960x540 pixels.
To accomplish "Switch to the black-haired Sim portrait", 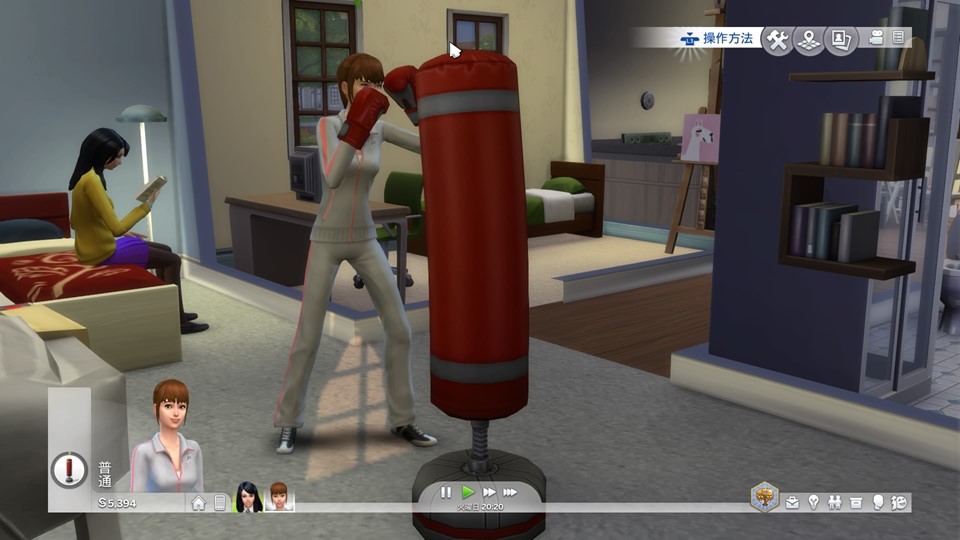I will click(x=248, y=498).
